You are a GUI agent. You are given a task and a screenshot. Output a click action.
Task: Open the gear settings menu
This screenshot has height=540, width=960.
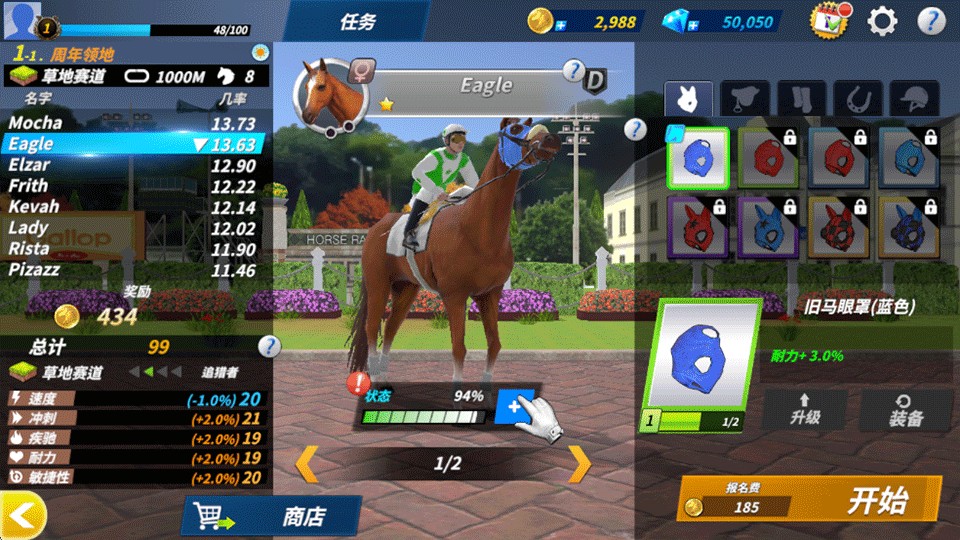click(882, 21)
